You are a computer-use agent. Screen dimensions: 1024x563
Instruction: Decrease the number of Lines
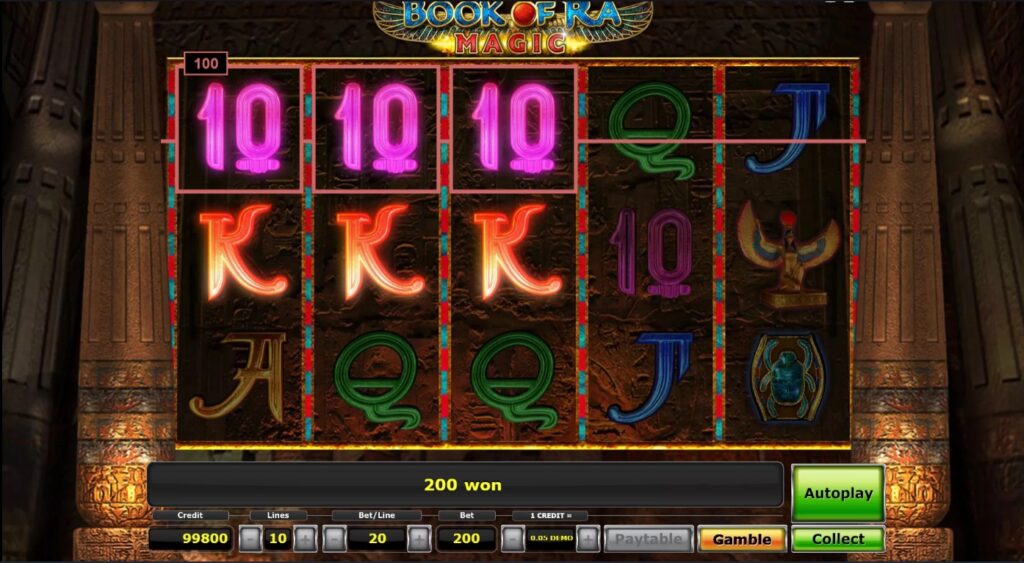(250, 539)
